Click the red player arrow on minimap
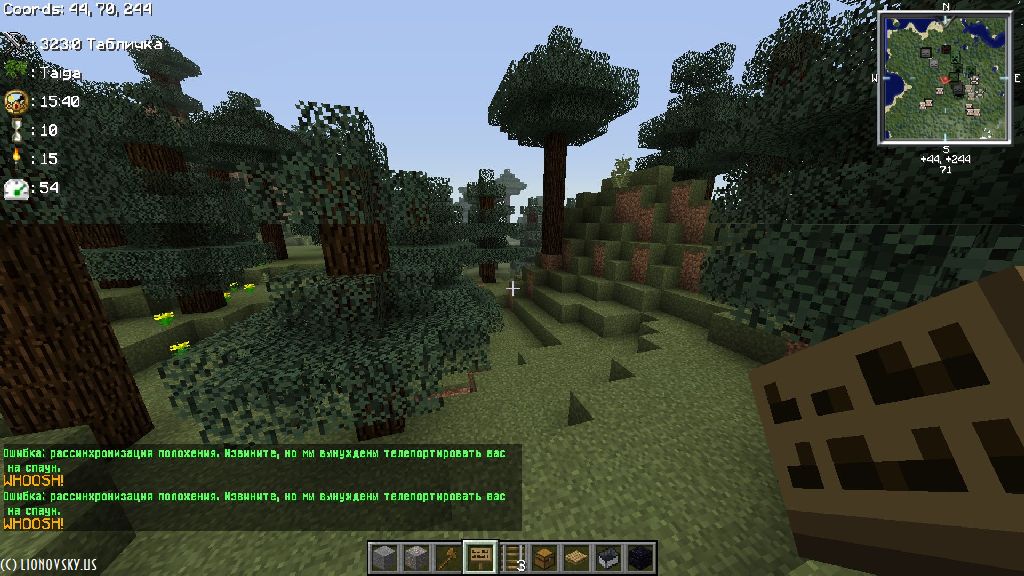The height and width of the screenshot is (576, 1024). [944, 77]
